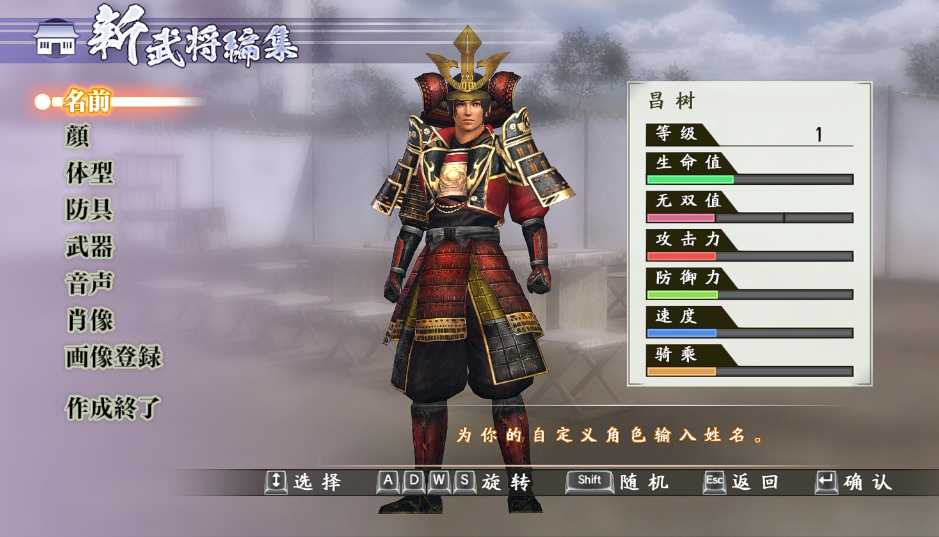
Task: Open the 音声 voice option
Action: click(x=89, y=284)
